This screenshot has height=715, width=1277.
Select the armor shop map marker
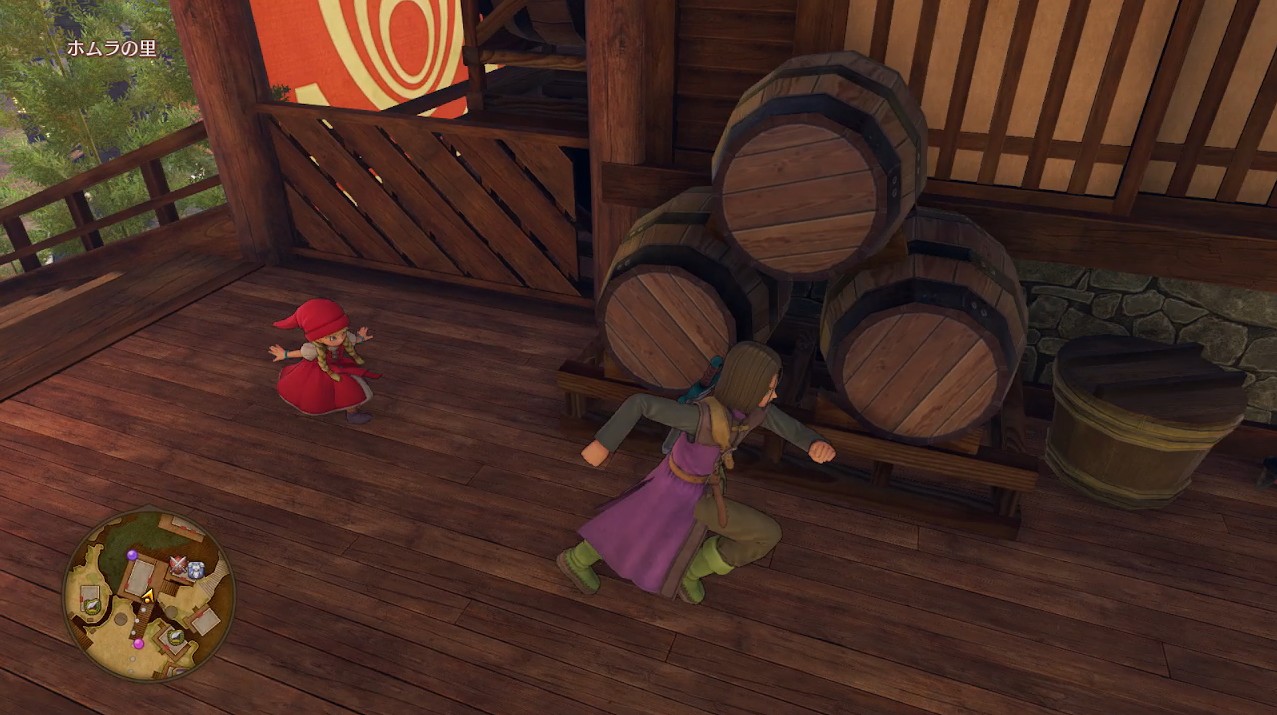[196, 570]
